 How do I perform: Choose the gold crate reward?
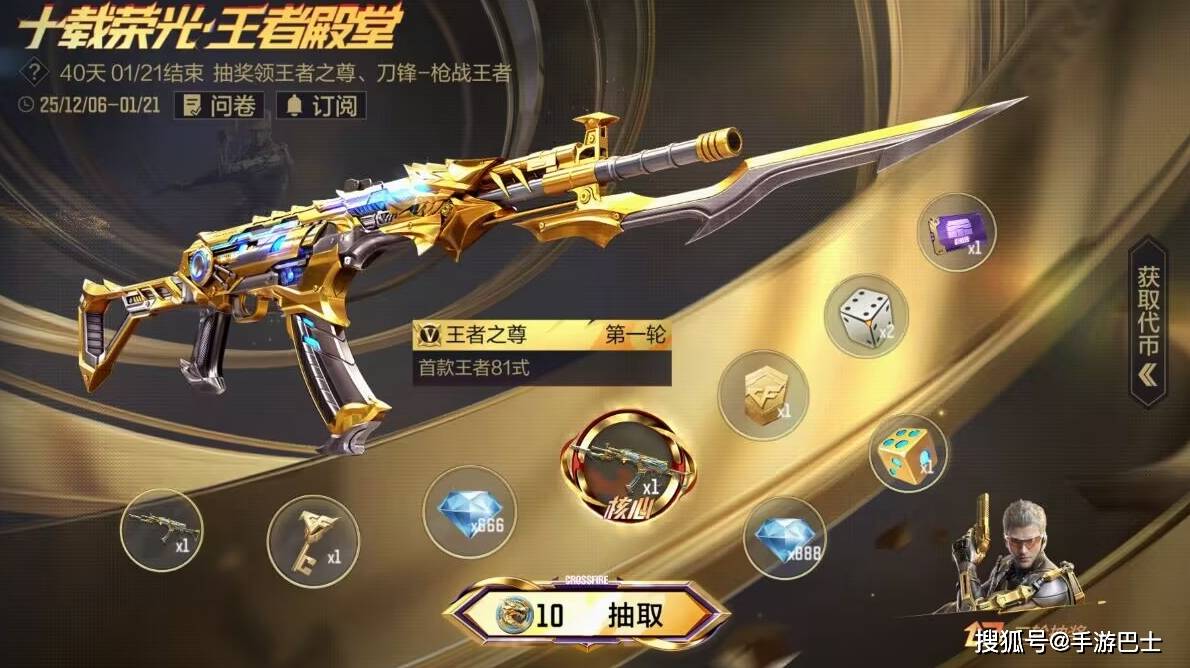pos(762,394)
